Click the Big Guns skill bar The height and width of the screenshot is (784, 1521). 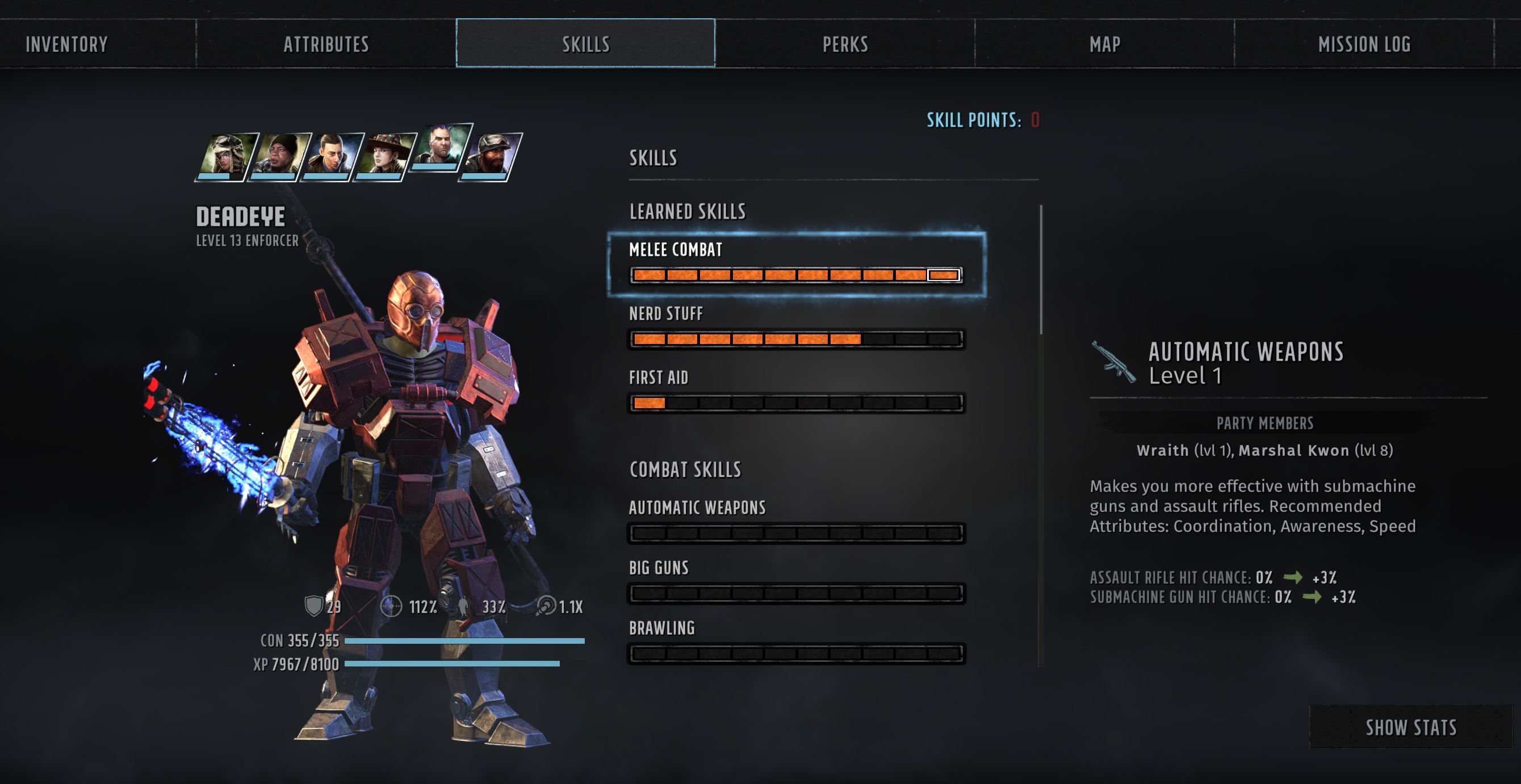[x=796, y=593]
